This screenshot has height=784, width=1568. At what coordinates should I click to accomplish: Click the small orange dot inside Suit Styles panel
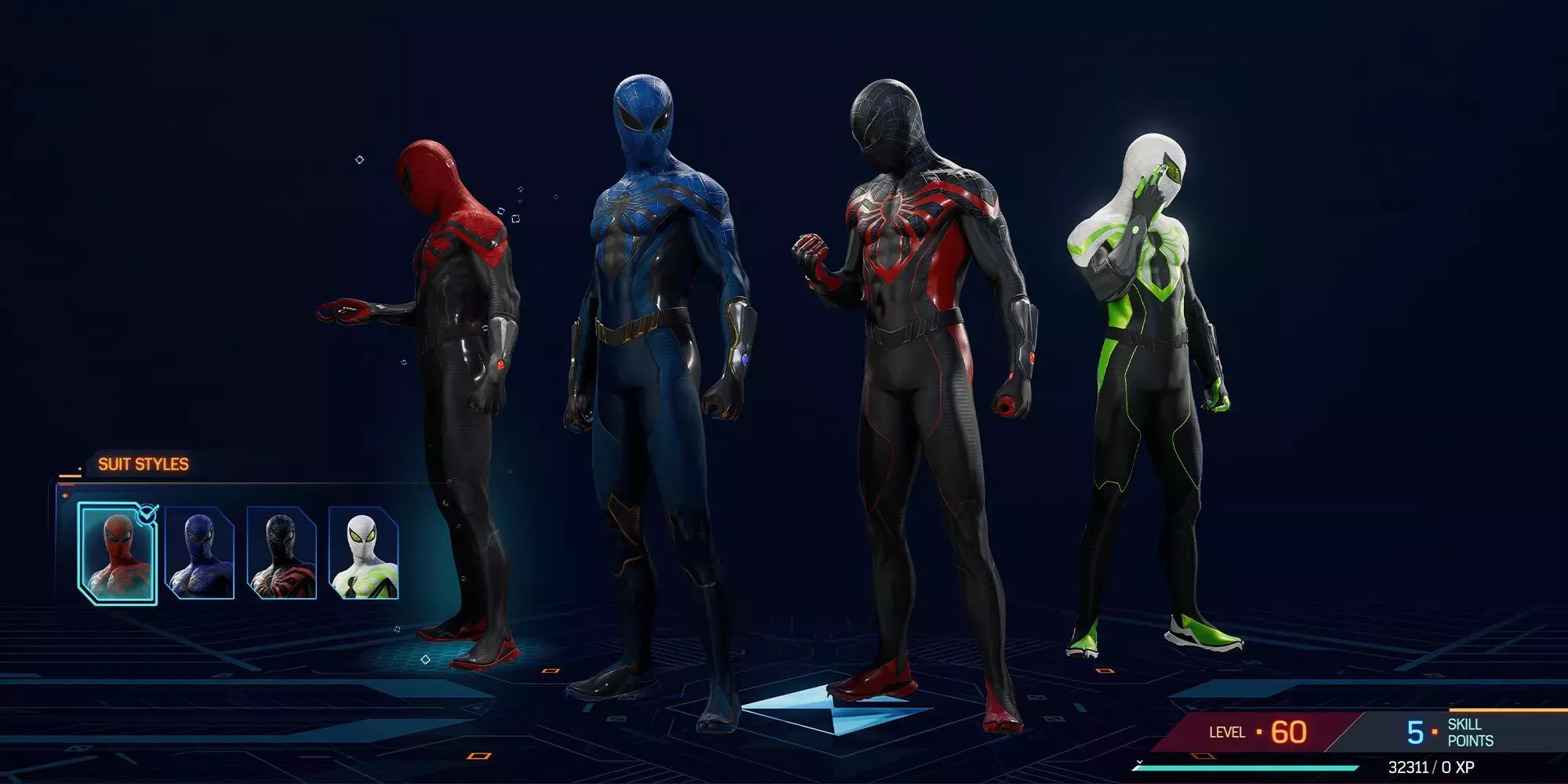[66, 495]
